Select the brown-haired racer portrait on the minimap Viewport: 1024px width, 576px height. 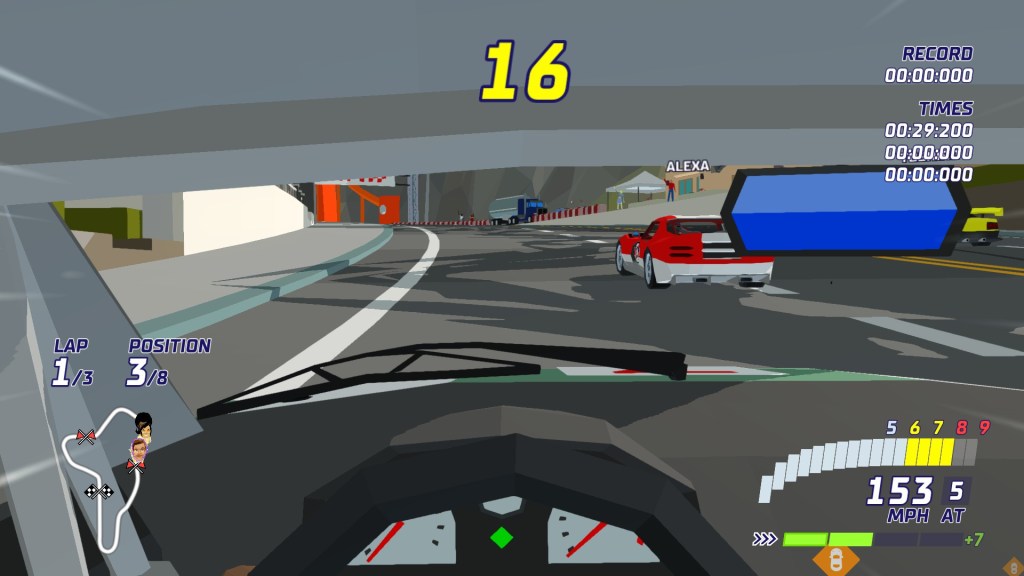click(138, 453)
